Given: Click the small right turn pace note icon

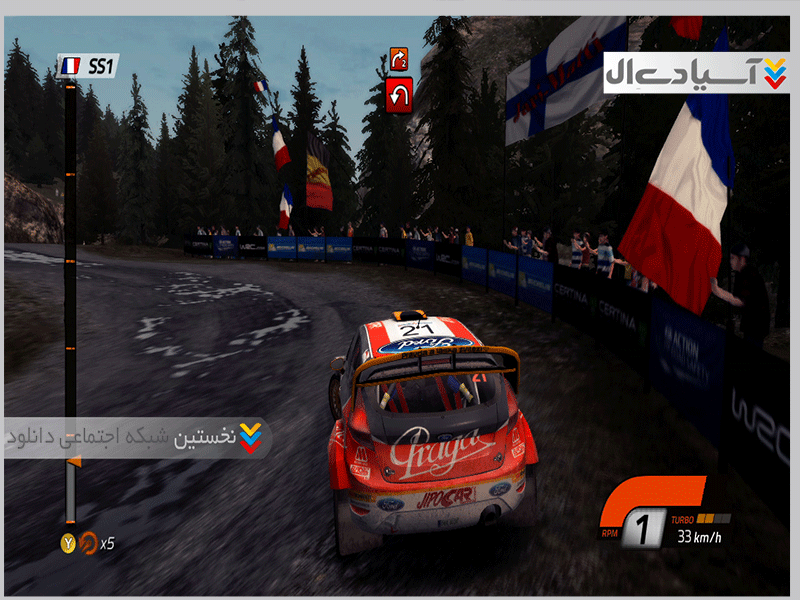Looking at the screenshot, I should click(399, 59).
